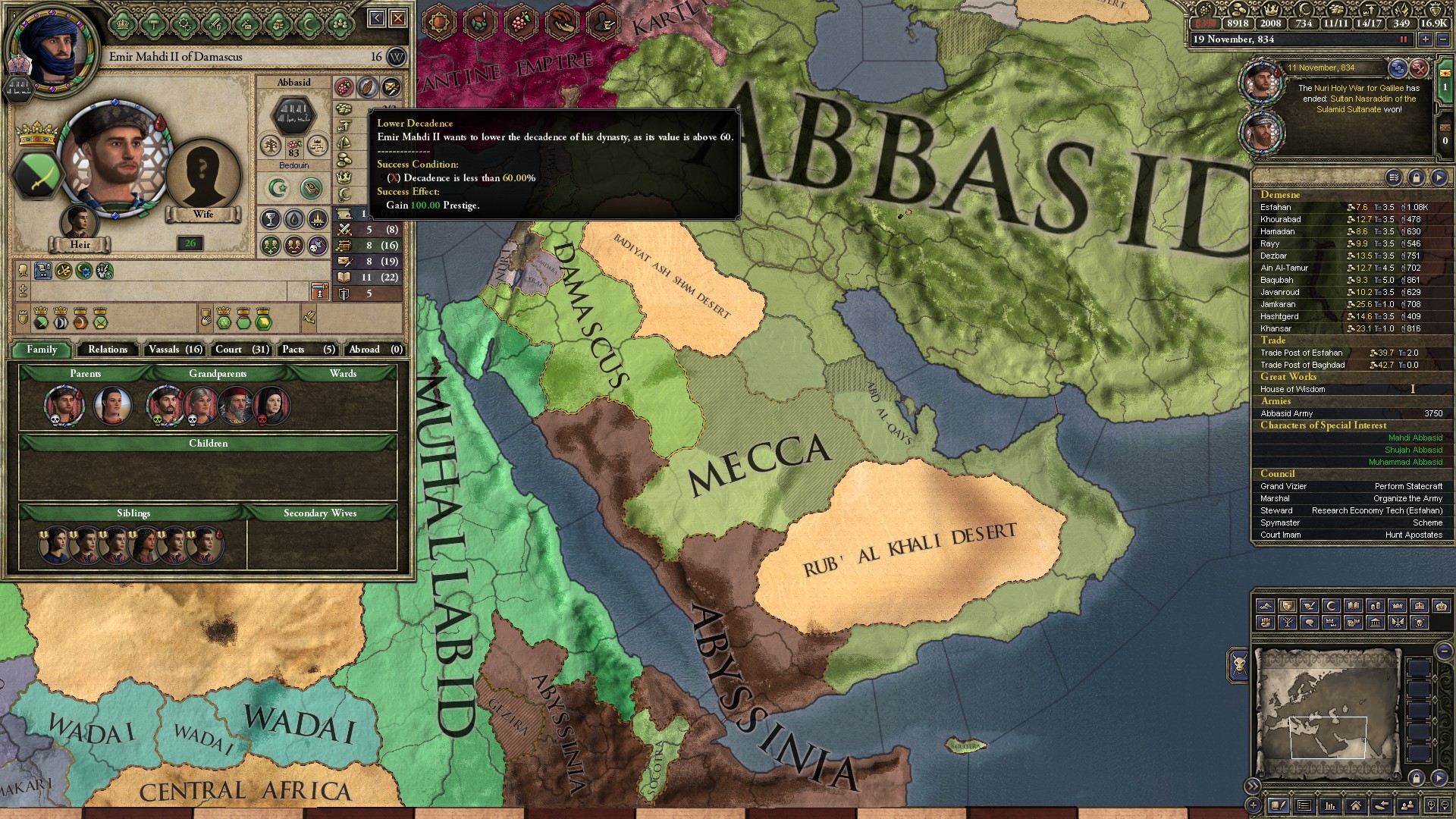Expand the outliner with the arrow button
The width and height of the screenshot is (1456, 819).
point(1439,177)
